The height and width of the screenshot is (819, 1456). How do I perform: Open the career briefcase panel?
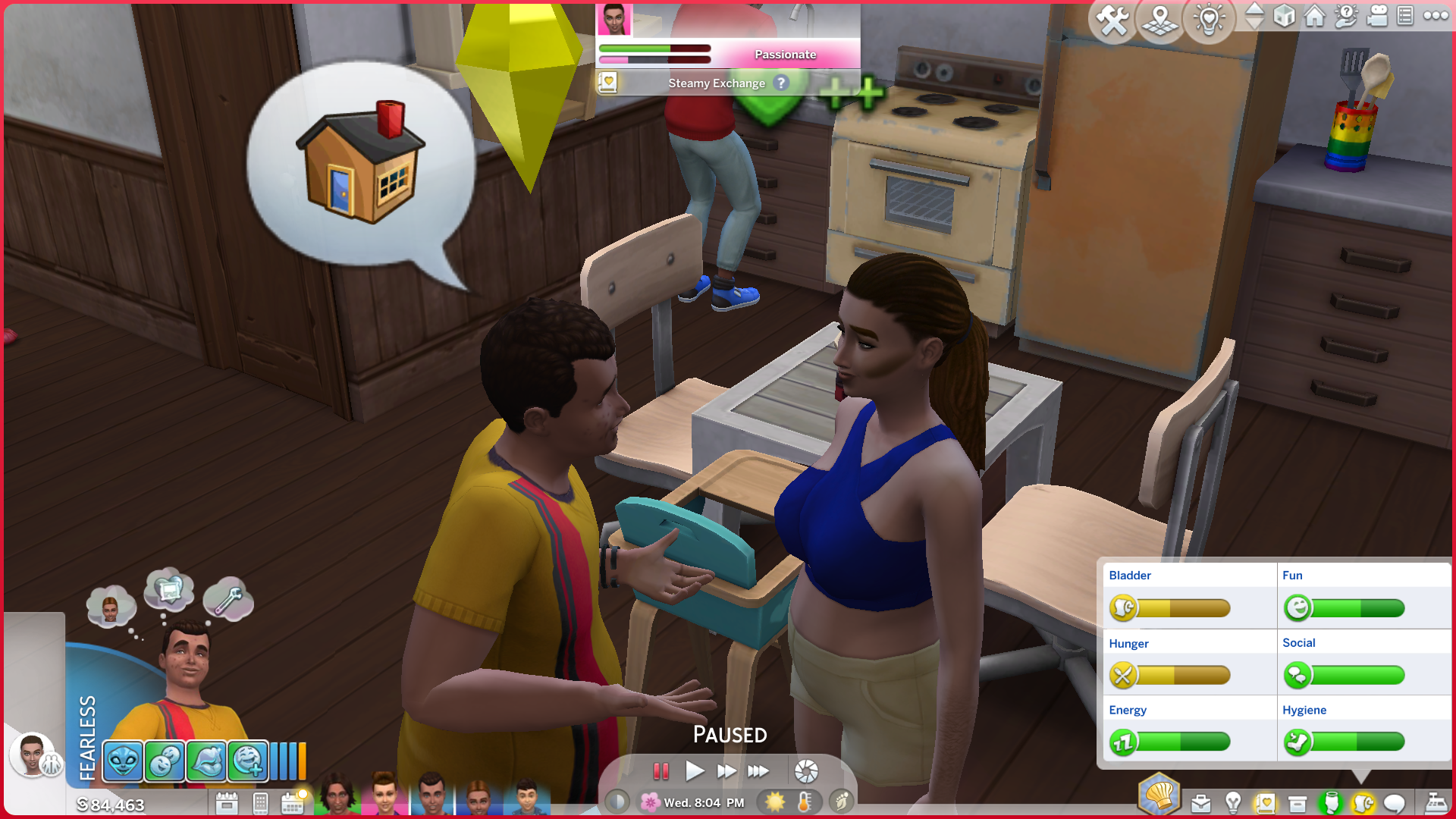(1201, 802)
